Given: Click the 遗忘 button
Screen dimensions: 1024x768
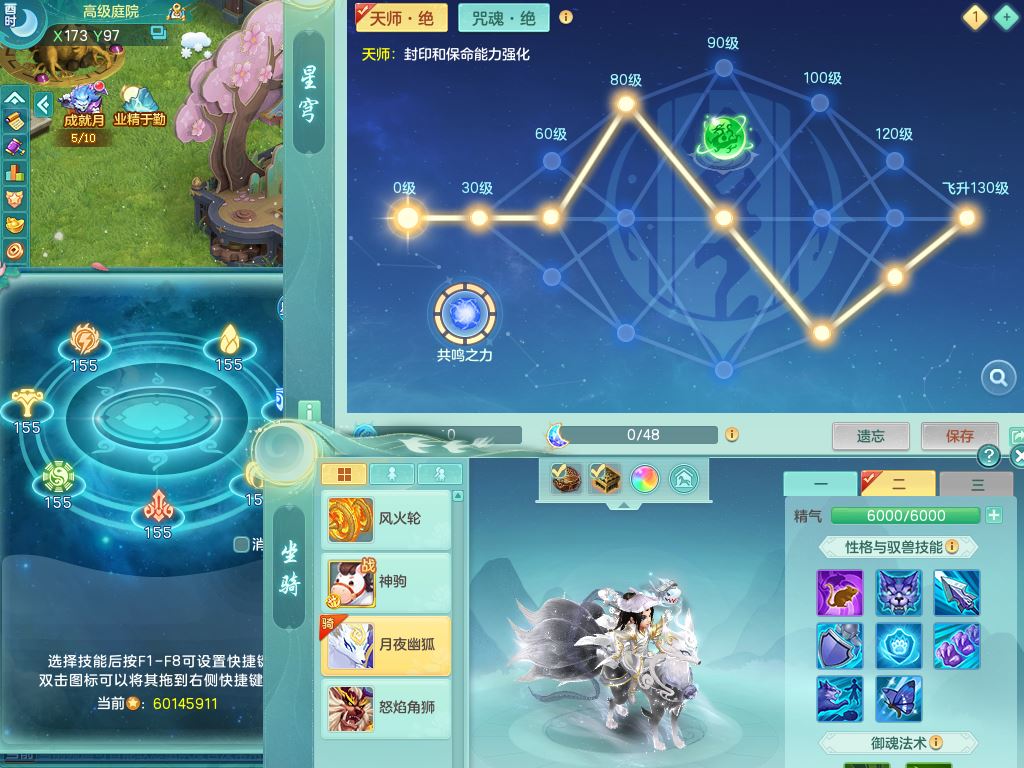Looking at the screenshot, I should pos(870,436).
